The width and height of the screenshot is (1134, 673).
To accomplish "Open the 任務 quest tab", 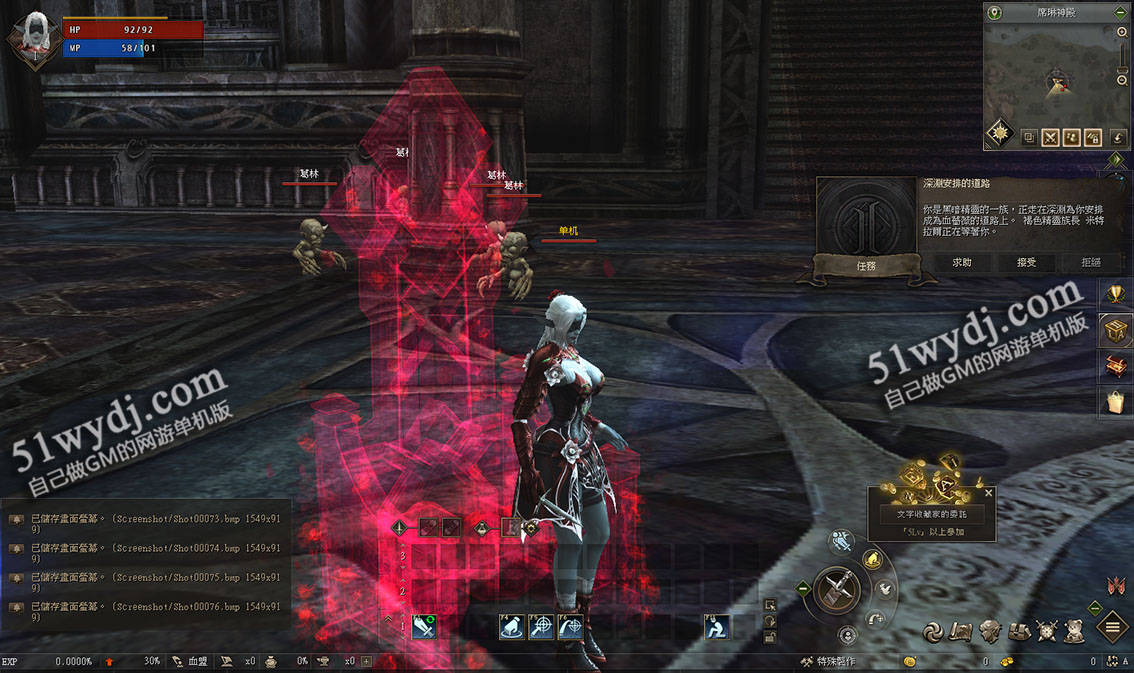I will point(866,266).
